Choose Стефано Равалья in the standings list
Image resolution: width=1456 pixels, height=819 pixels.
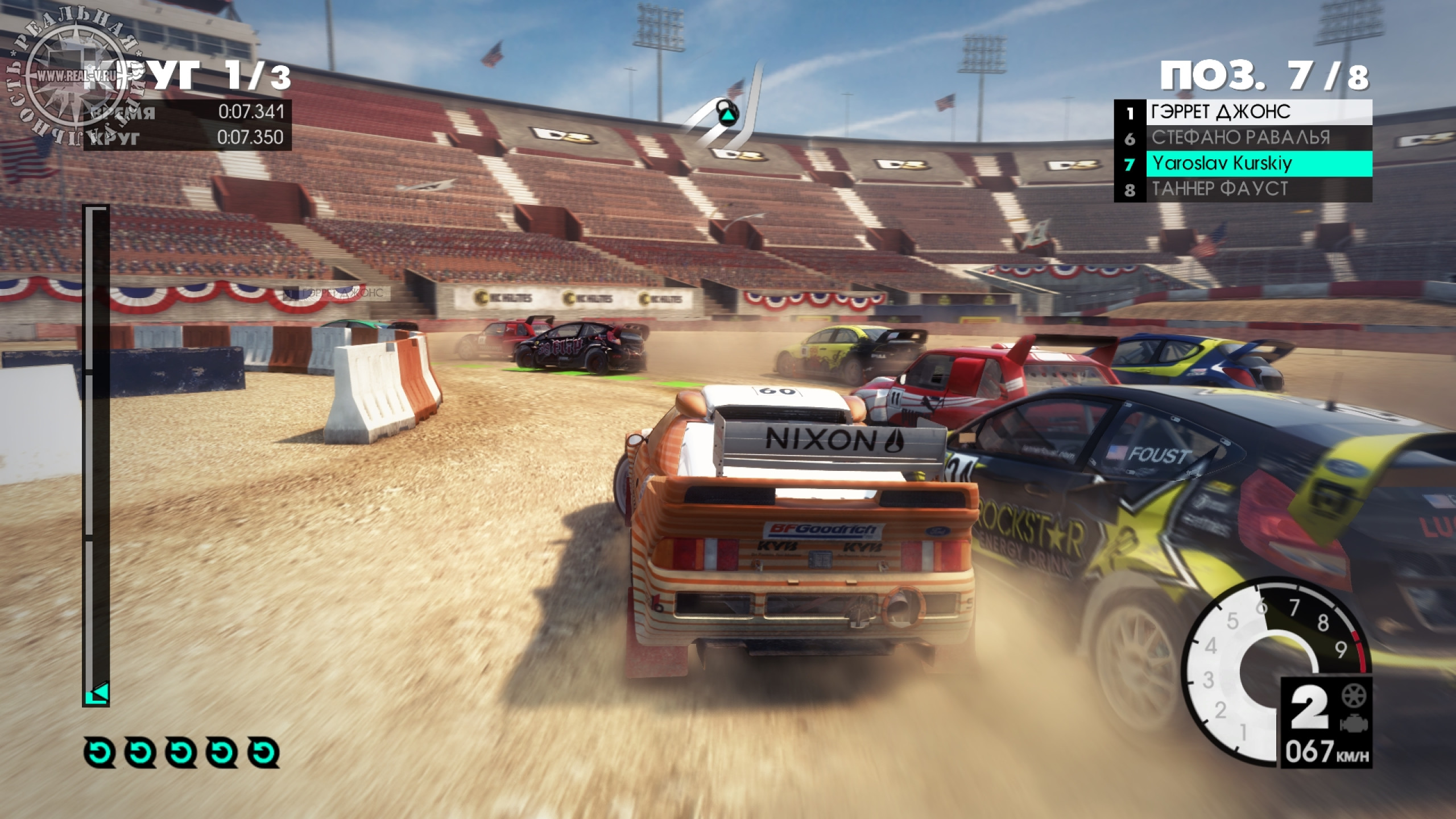coord(1243,138)
